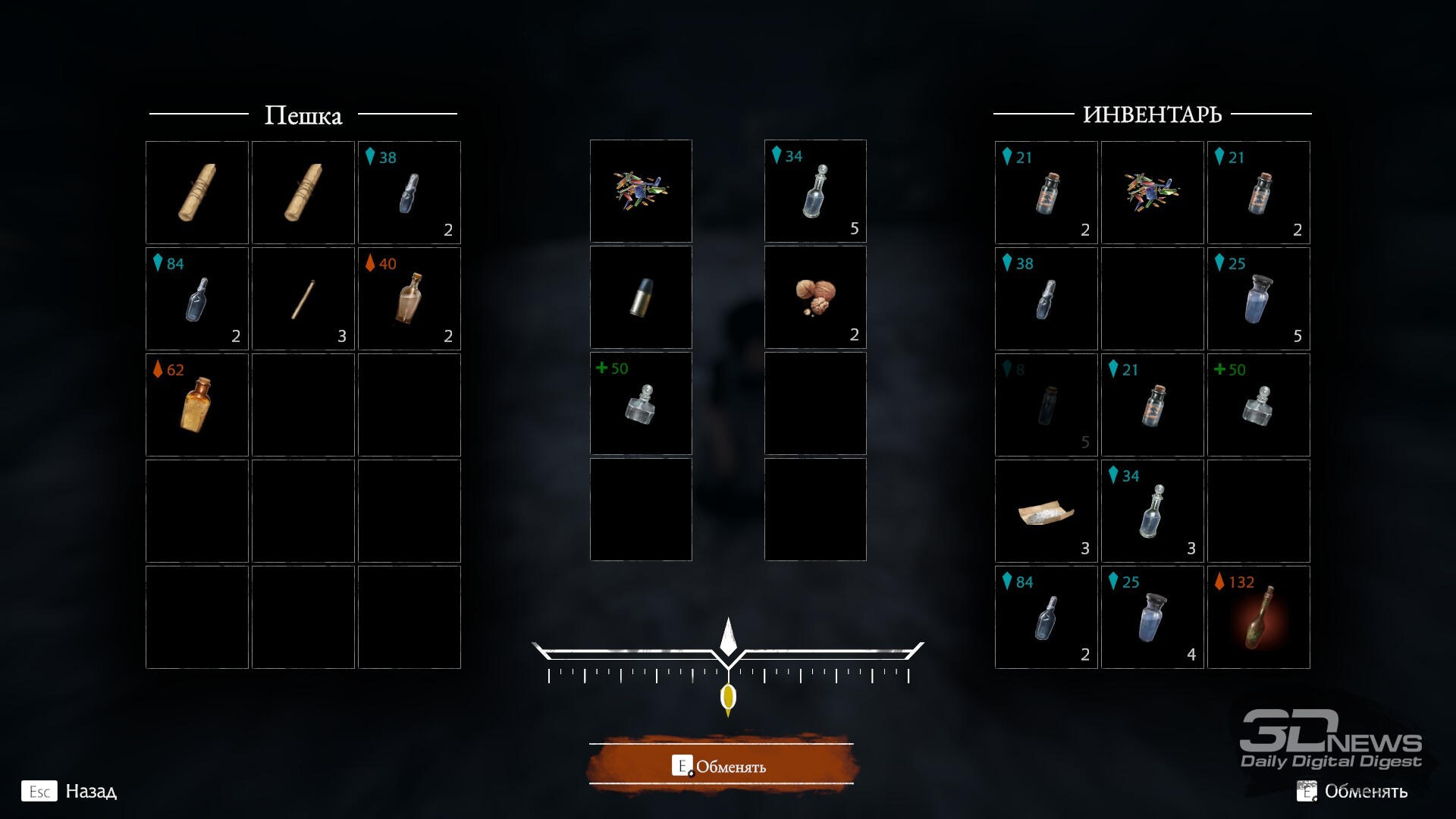Screen dimensions: 1456x819
Task: Click the thin stick item with quantity 3
Action: pos(303,299)
